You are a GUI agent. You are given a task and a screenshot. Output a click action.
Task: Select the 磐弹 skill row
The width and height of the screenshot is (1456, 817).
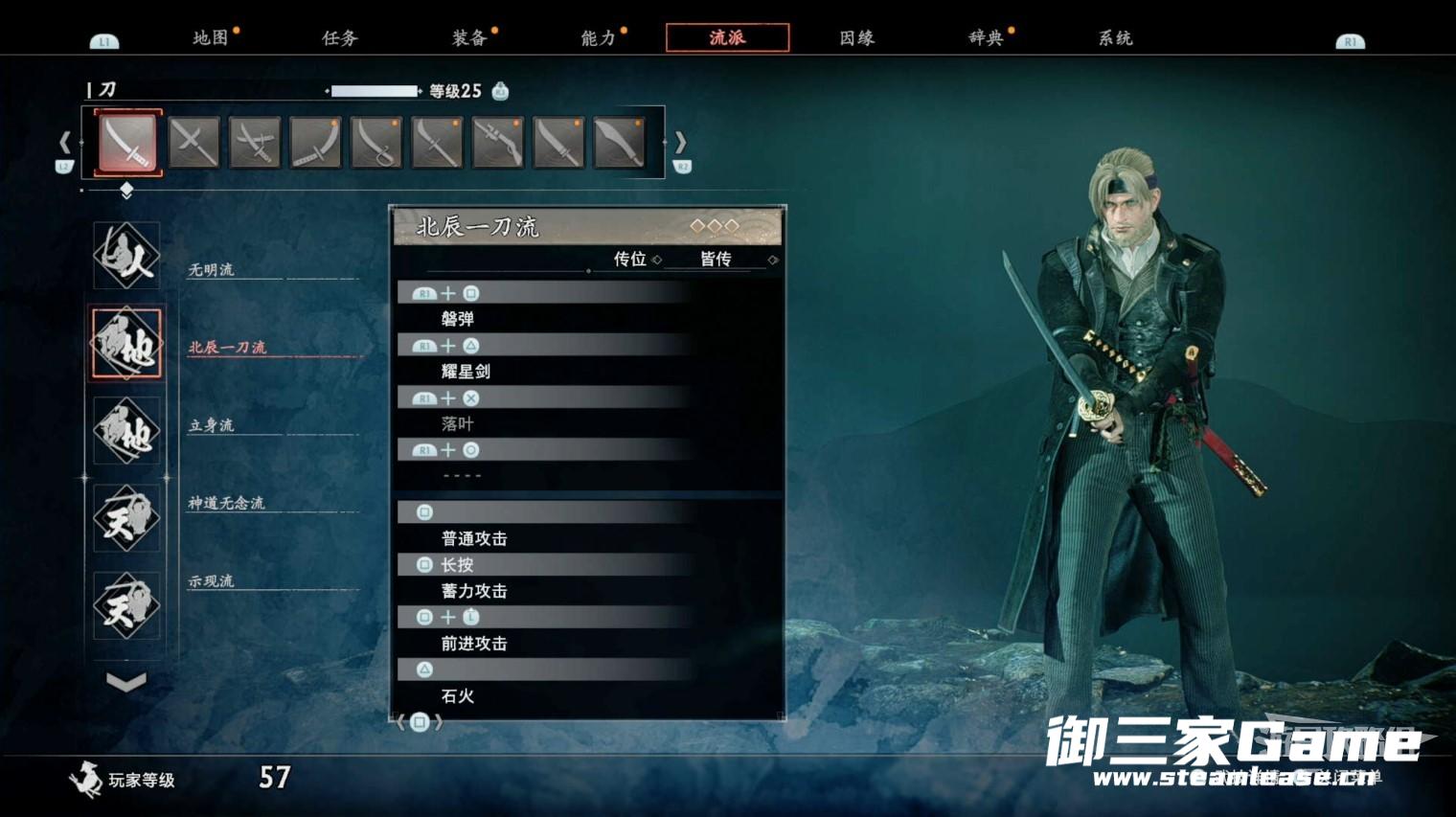click(x=543, y=318)
